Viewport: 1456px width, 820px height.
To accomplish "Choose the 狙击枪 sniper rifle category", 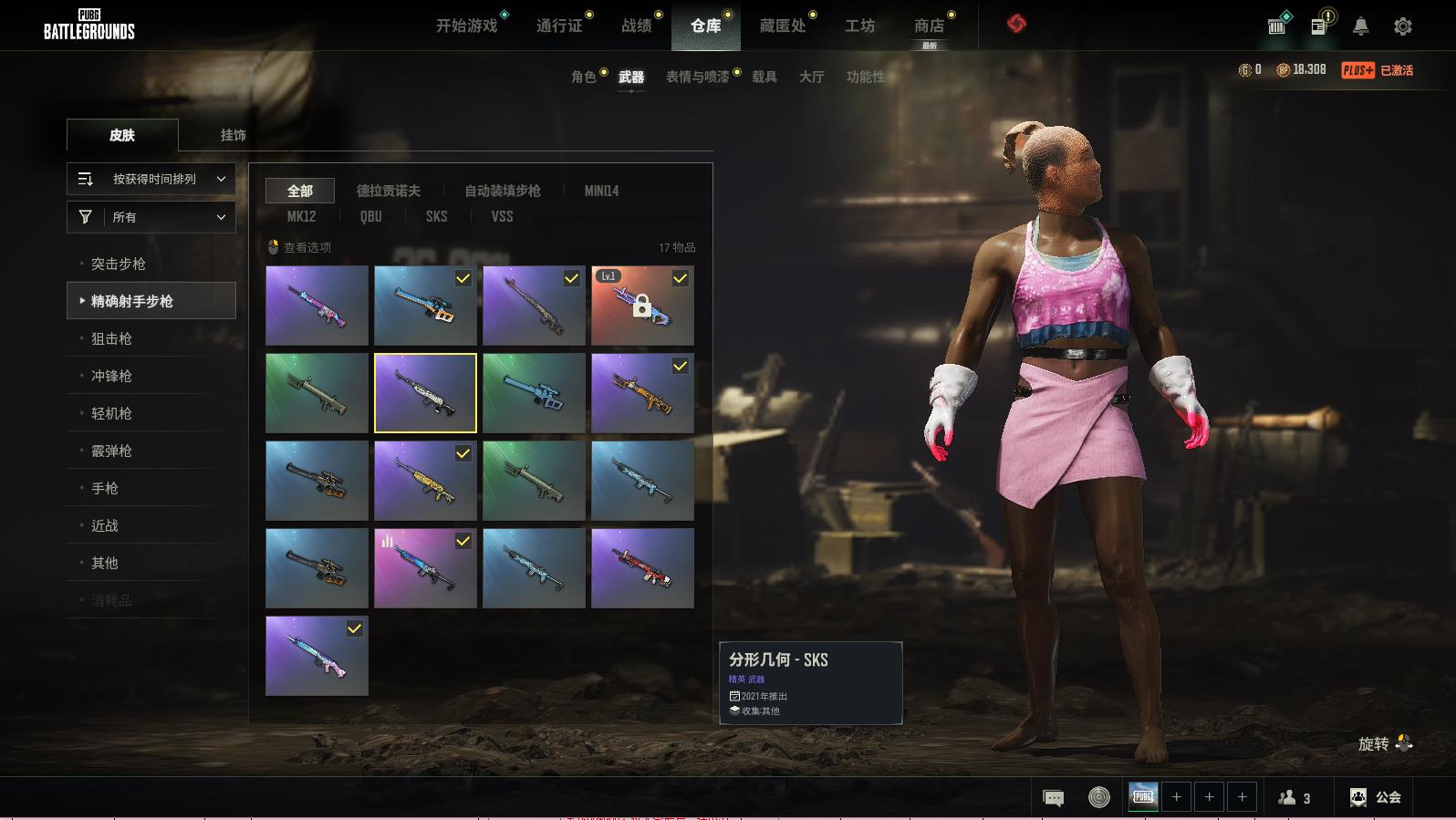I will click(111, 338).
